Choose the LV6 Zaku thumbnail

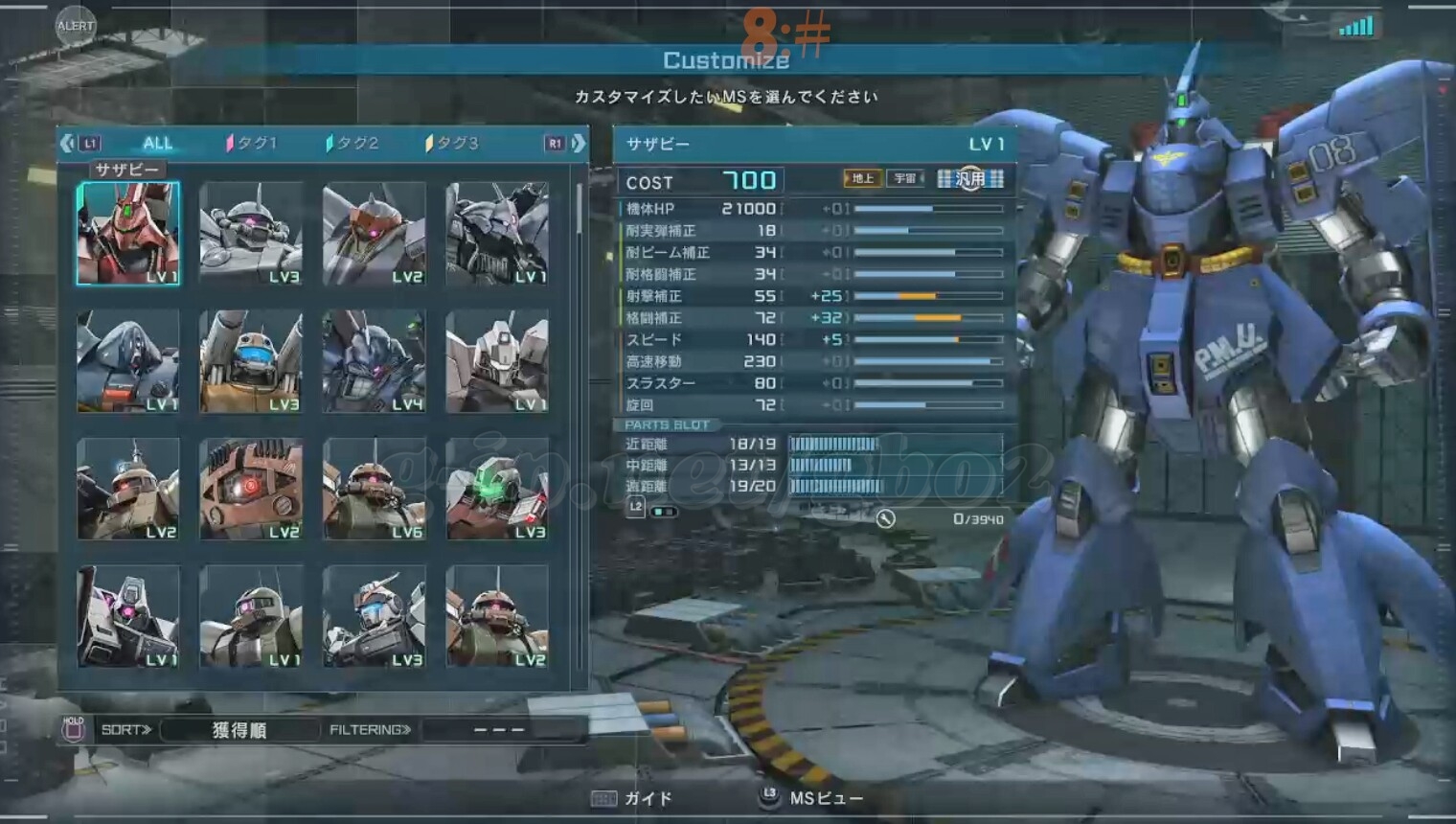pos(374,489)
